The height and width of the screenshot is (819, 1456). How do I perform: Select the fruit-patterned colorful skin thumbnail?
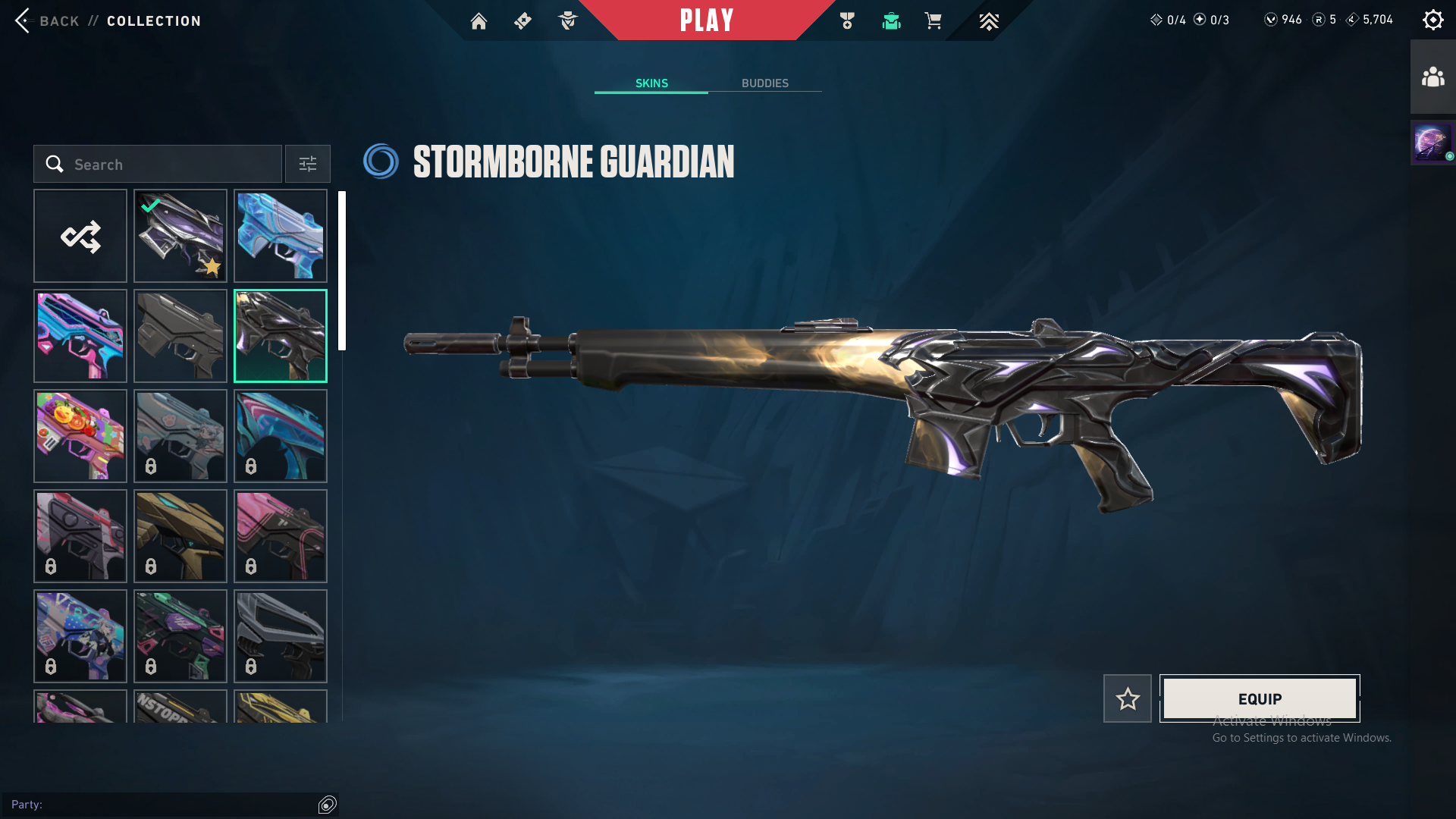[x=80, y=437]
